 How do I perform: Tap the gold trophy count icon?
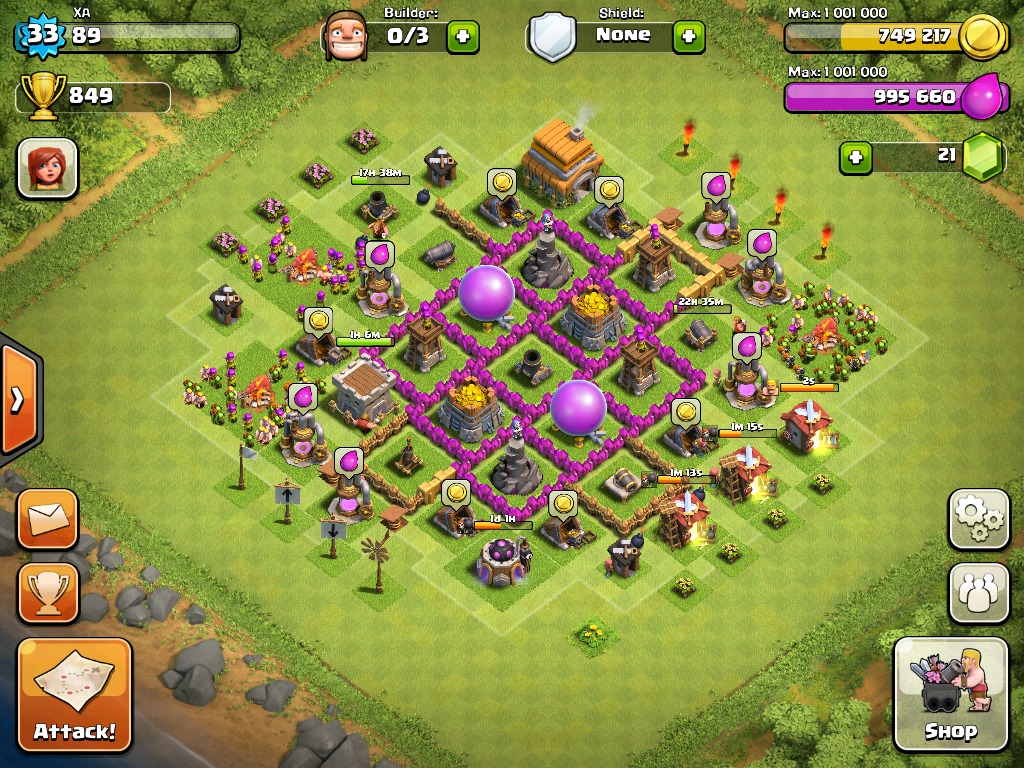point(42,96)
